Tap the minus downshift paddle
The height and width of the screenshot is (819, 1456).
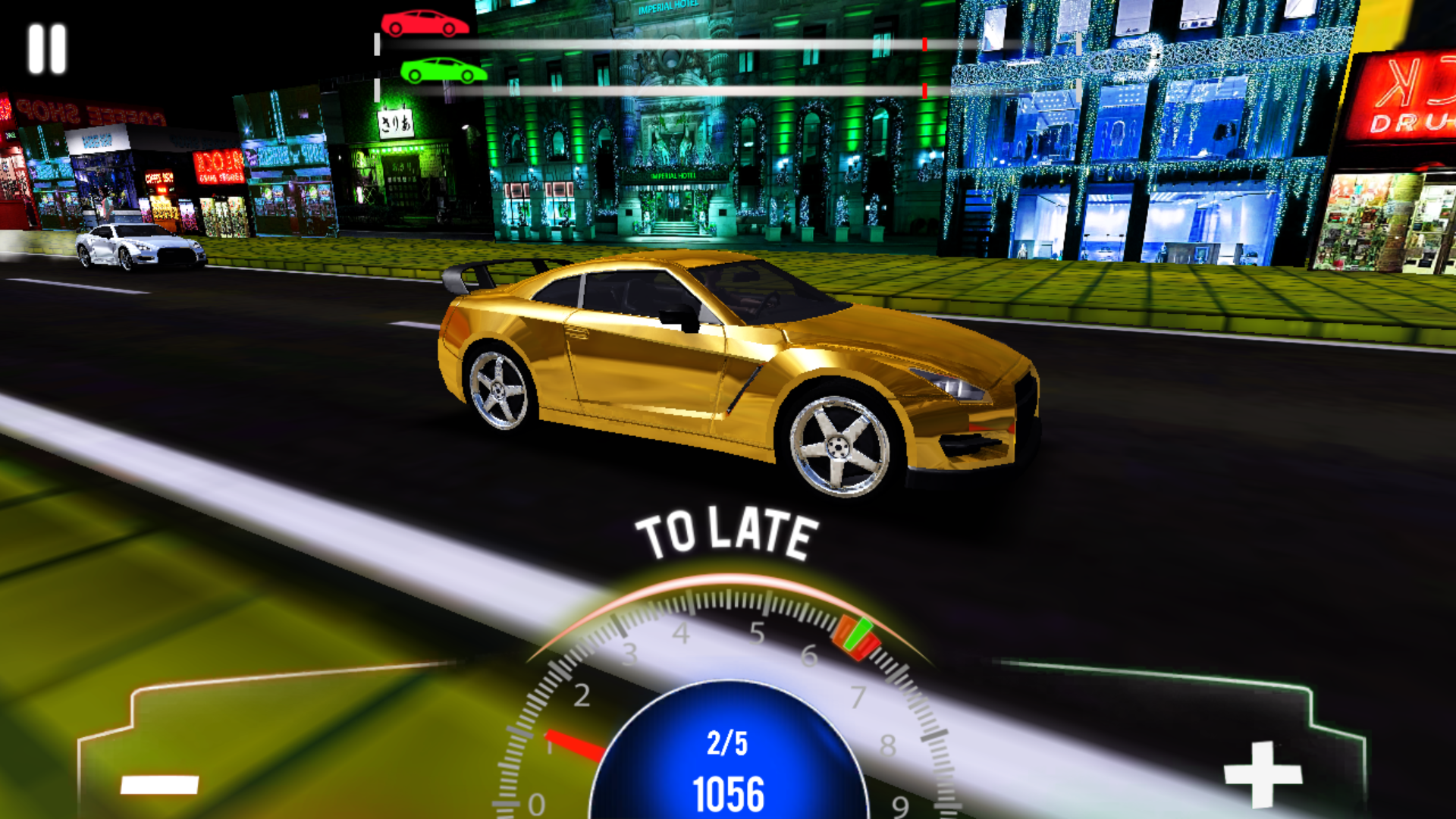pos(160,783)
